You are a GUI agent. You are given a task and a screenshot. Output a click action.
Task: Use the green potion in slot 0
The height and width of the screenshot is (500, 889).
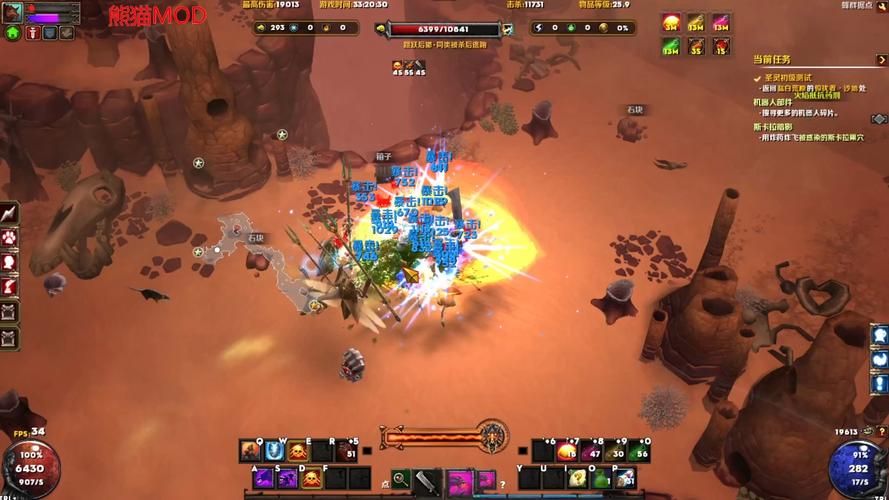pyautogui.click(x=640, y=452)
